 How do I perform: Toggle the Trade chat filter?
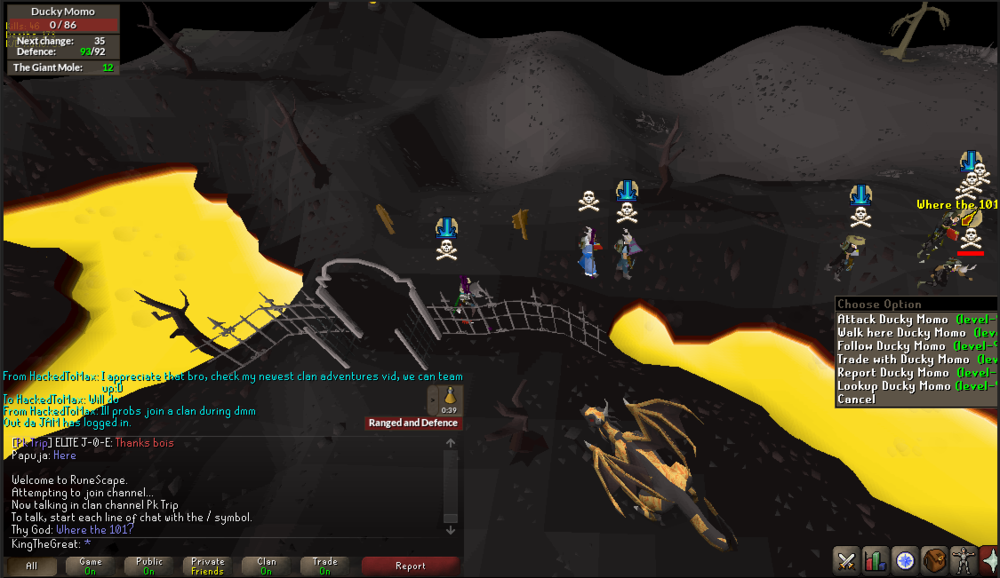325,566
